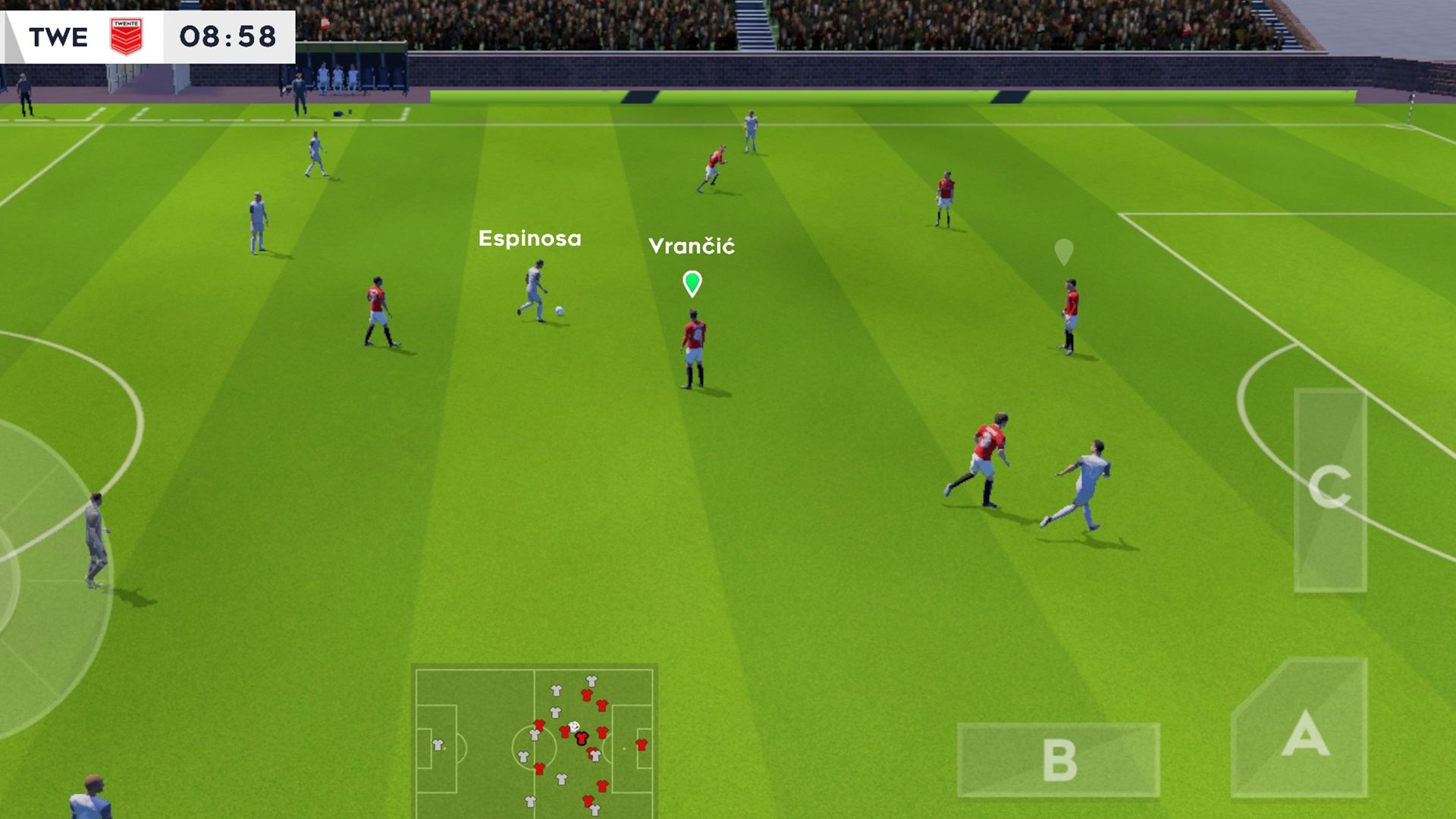Click the red jersey inside the right penalty box
1456x819 pixels.
click(x=642, y=744)
